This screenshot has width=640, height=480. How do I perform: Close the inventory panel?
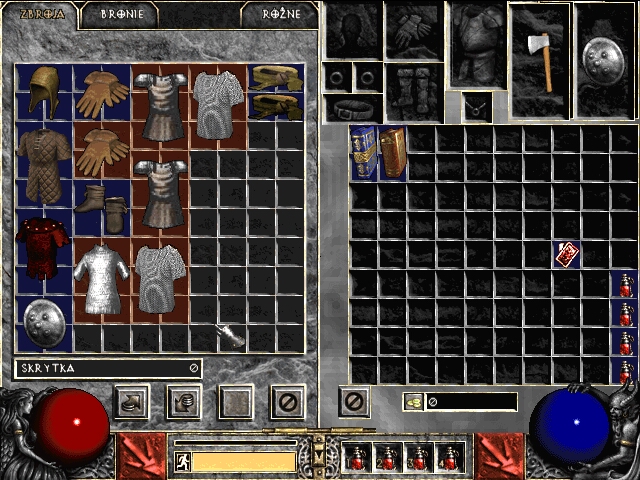point(354,403)
